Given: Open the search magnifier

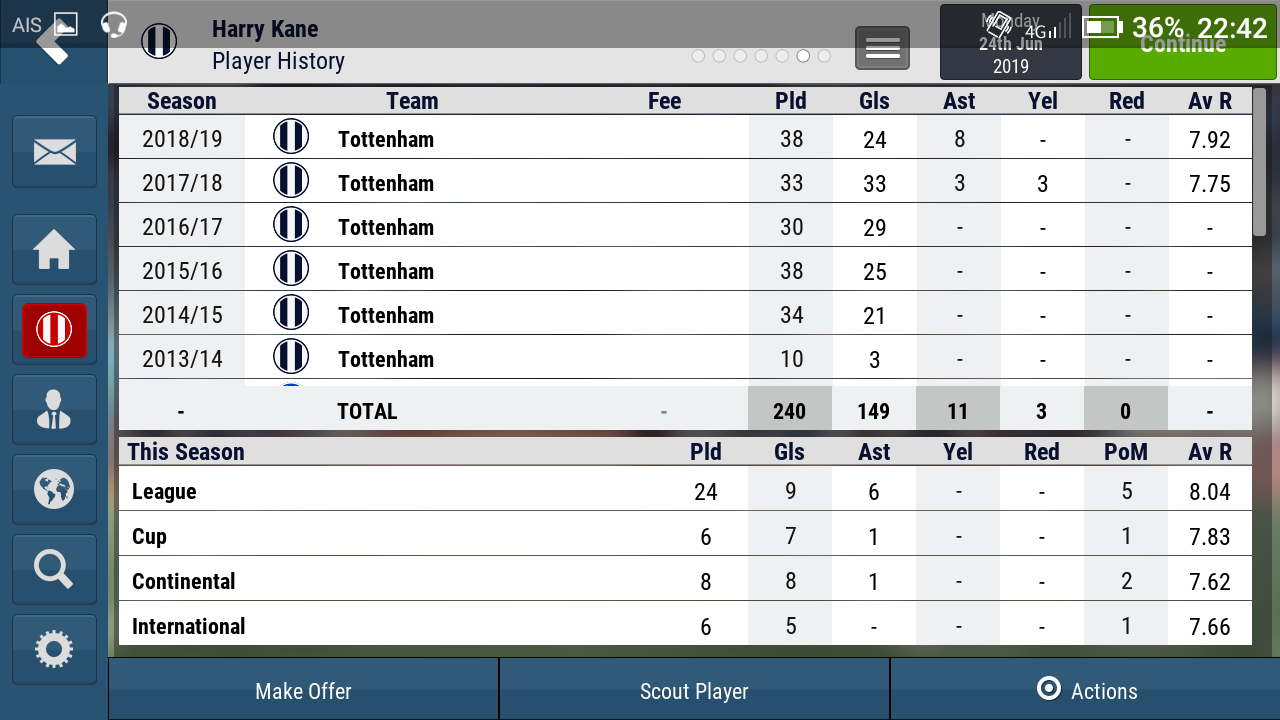Looking at the screenshot, I should 54,570.
